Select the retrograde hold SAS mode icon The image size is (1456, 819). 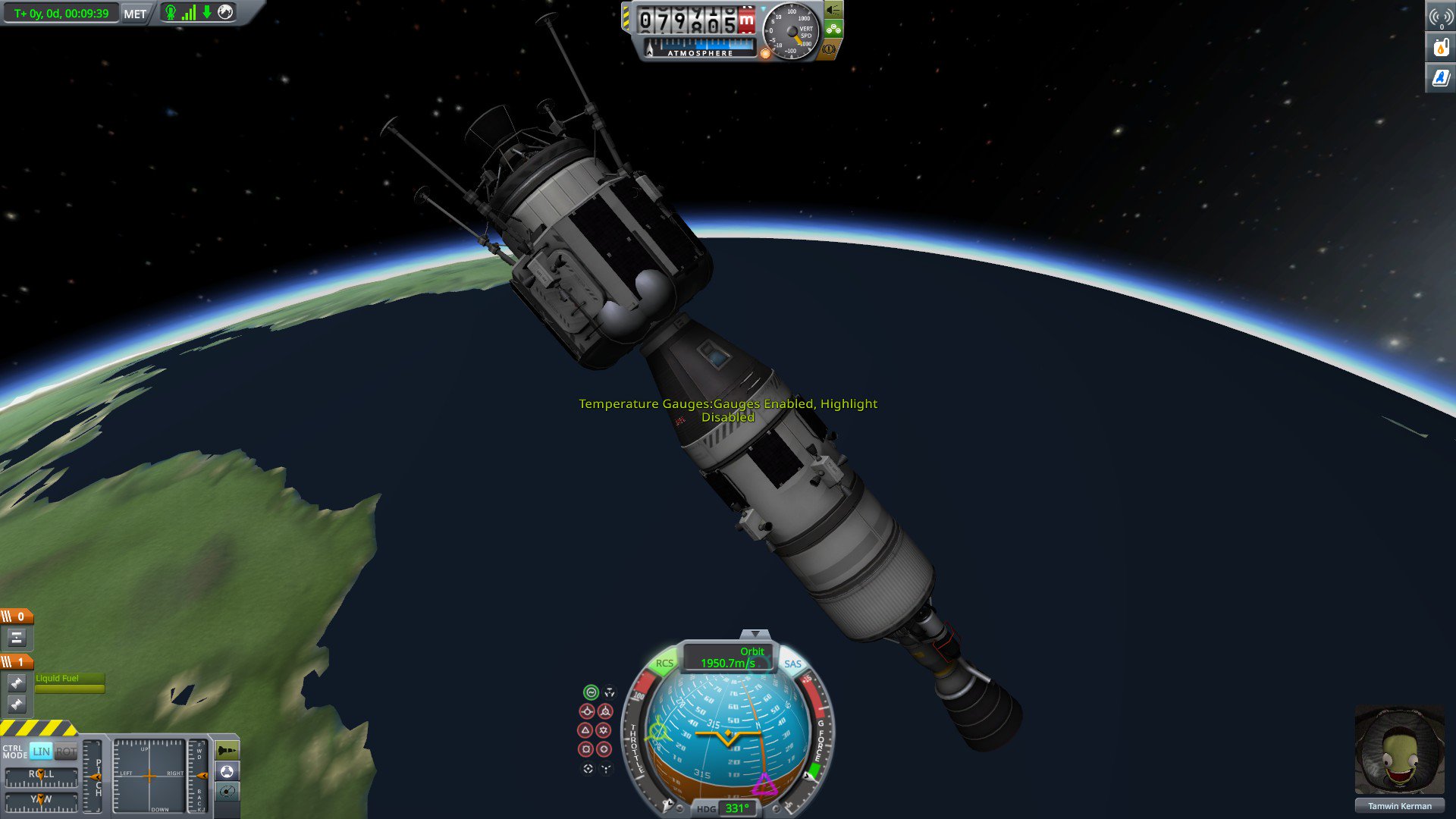coord(605,712)
